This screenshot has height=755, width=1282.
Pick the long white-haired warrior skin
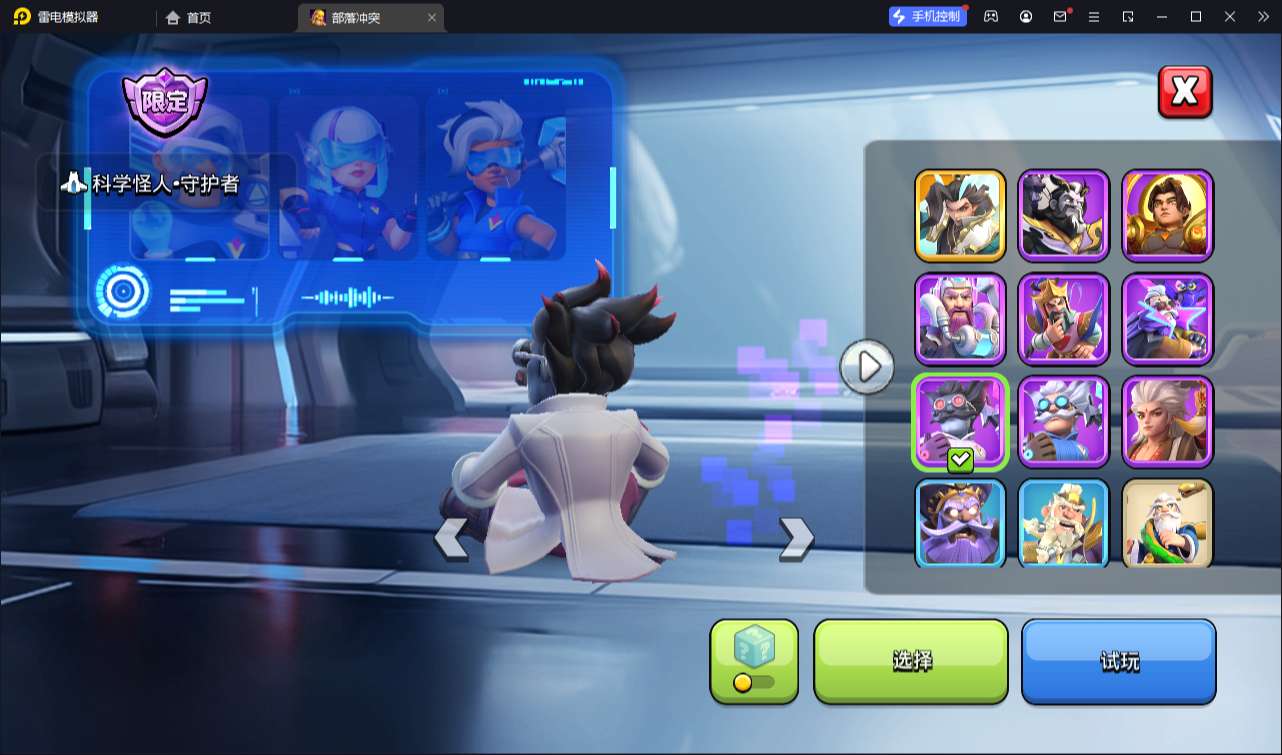(x=1167, y=422)
